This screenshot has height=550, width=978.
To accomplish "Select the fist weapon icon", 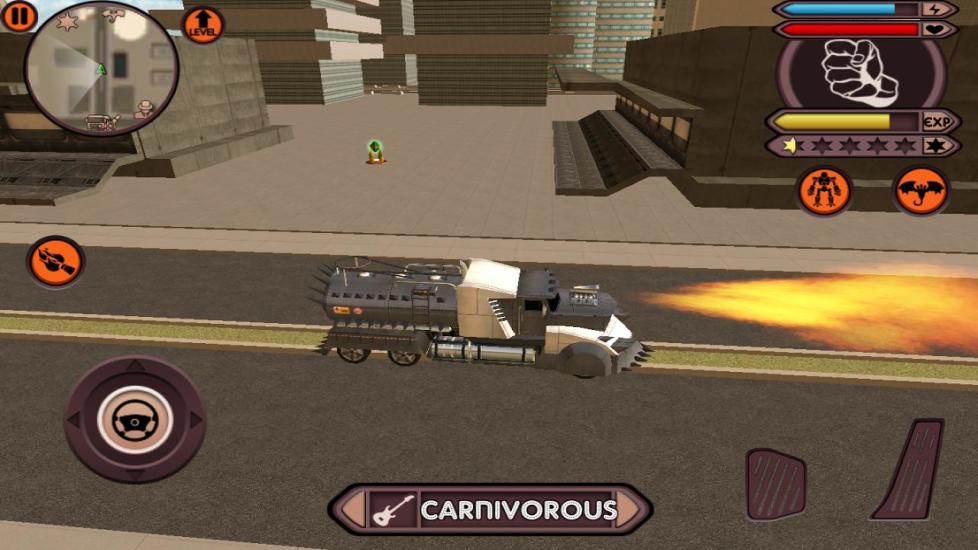I will tap(860, 73).
